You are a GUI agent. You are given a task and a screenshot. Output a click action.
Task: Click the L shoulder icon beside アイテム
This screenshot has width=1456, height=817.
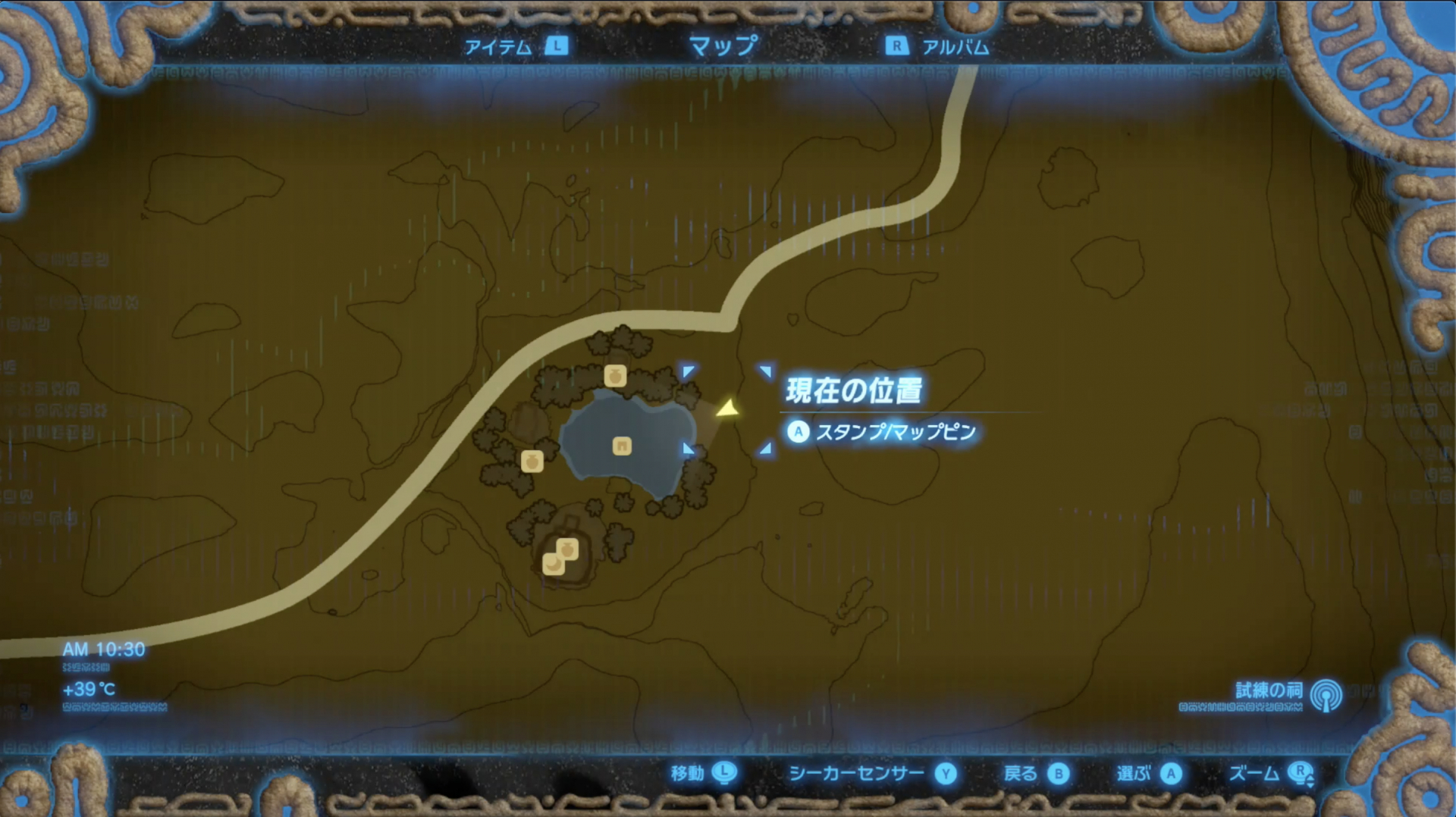556,46
